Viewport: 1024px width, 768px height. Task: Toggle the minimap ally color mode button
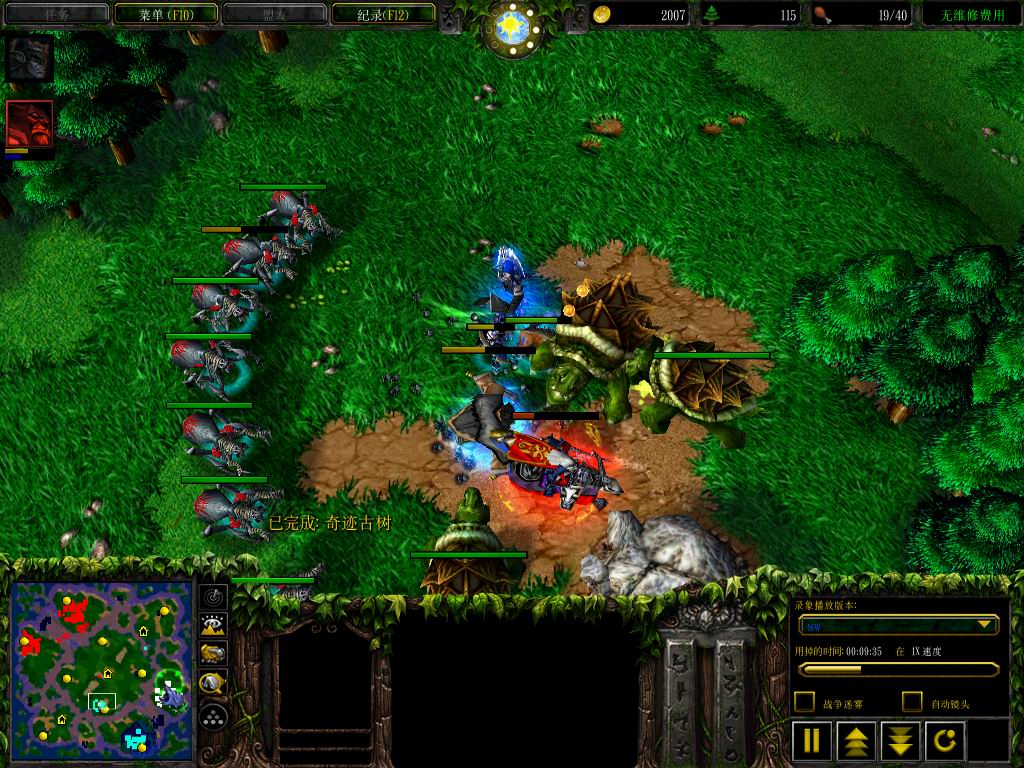click(x=213, y=654)
